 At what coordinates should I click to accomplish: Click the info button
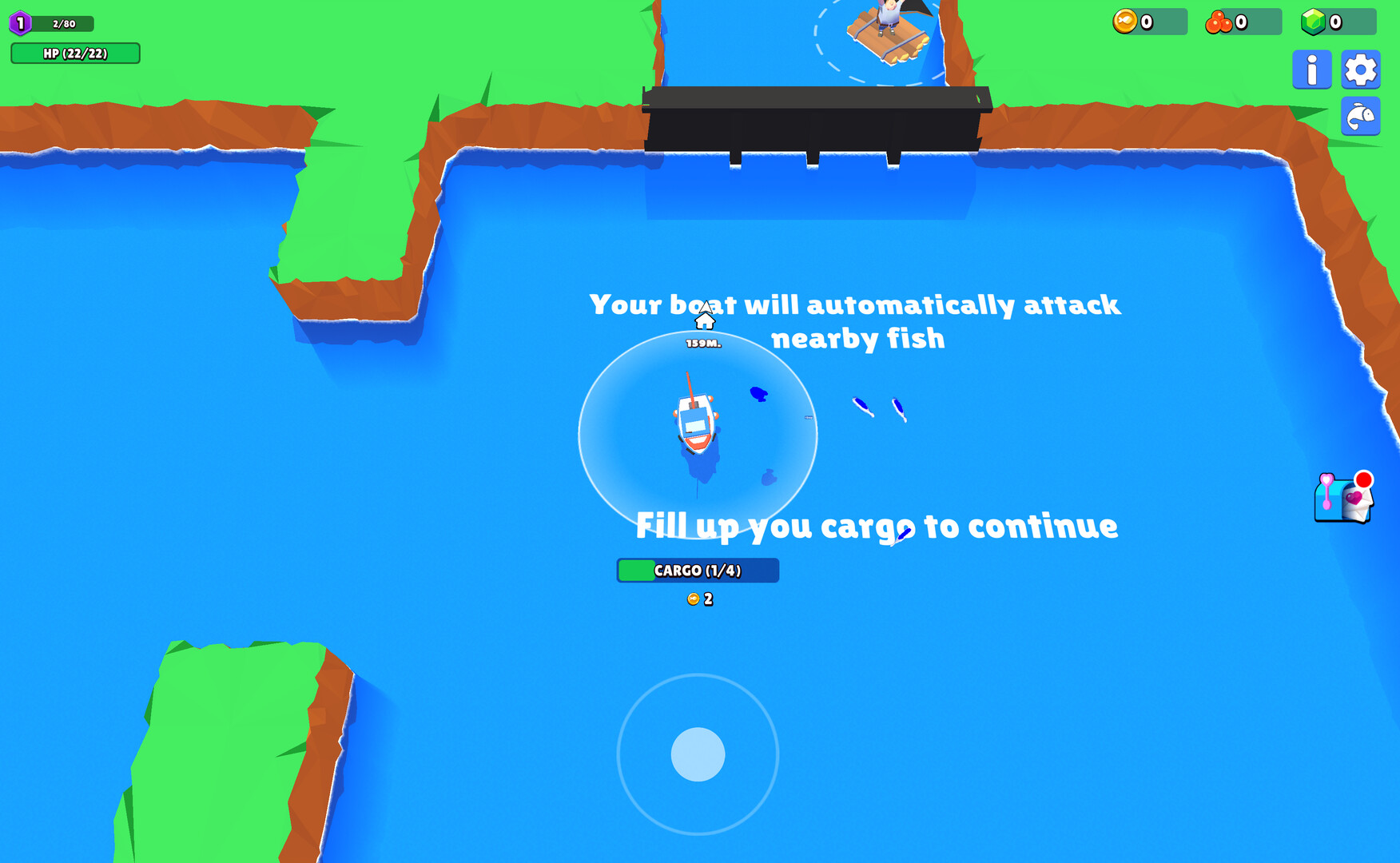[1311, 69]
